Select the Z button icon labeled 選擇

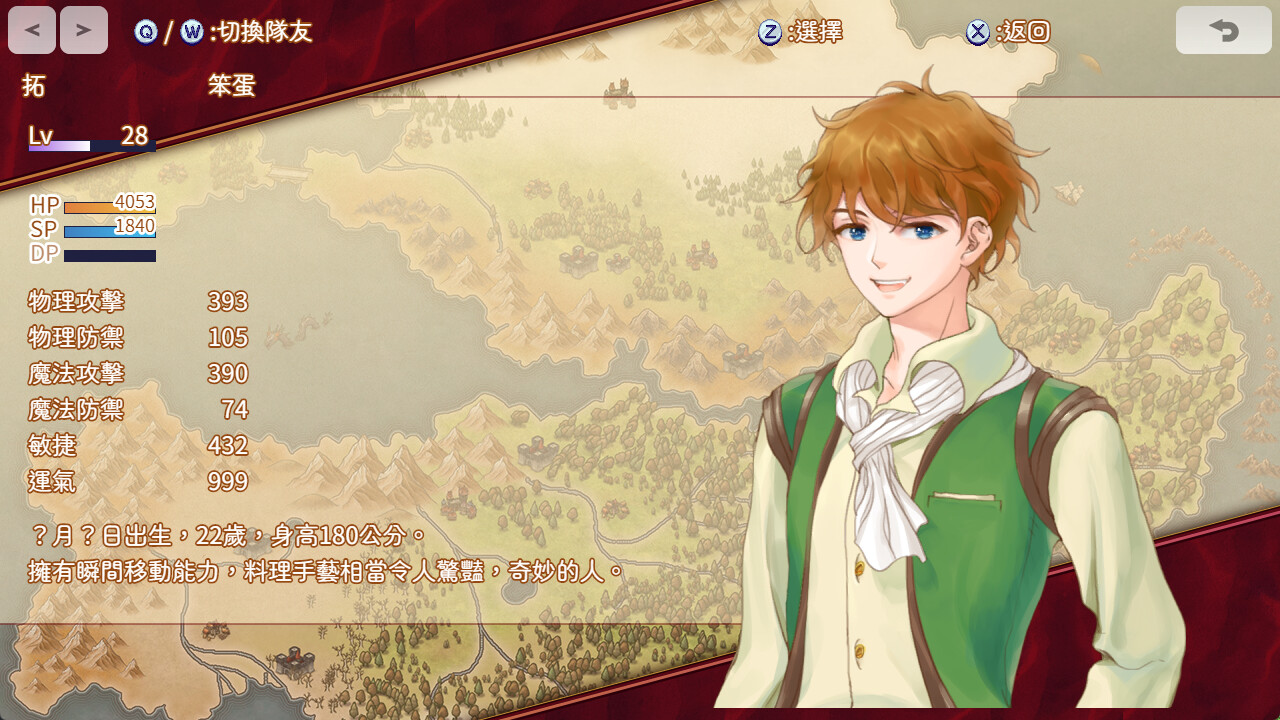pyautogui.click(x=770, y=32)
